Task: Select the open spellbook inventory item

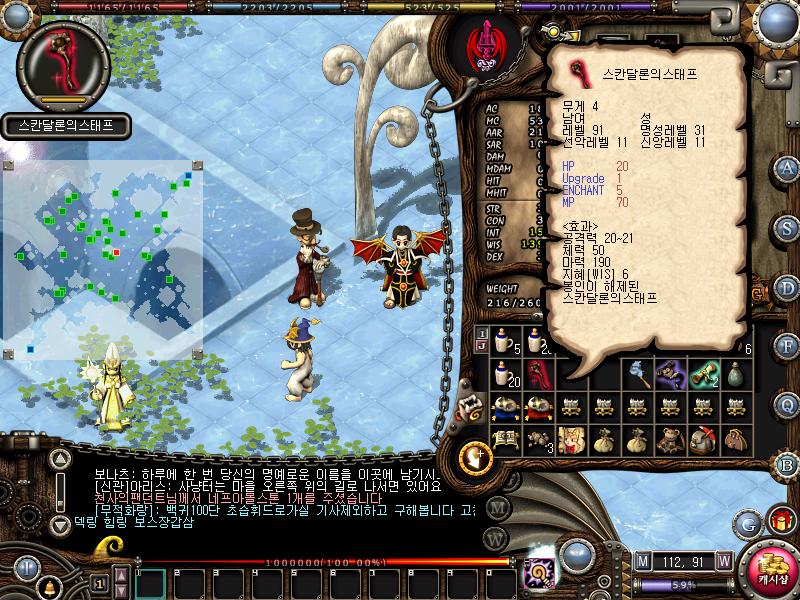Action: (505, 439)
